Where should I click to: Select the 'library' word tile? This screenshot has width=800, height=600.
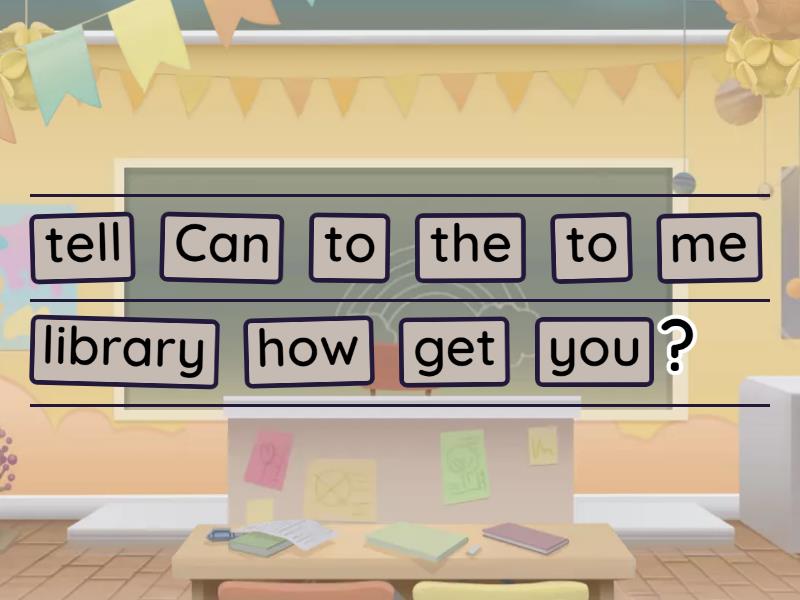click(x=124, y=351)
